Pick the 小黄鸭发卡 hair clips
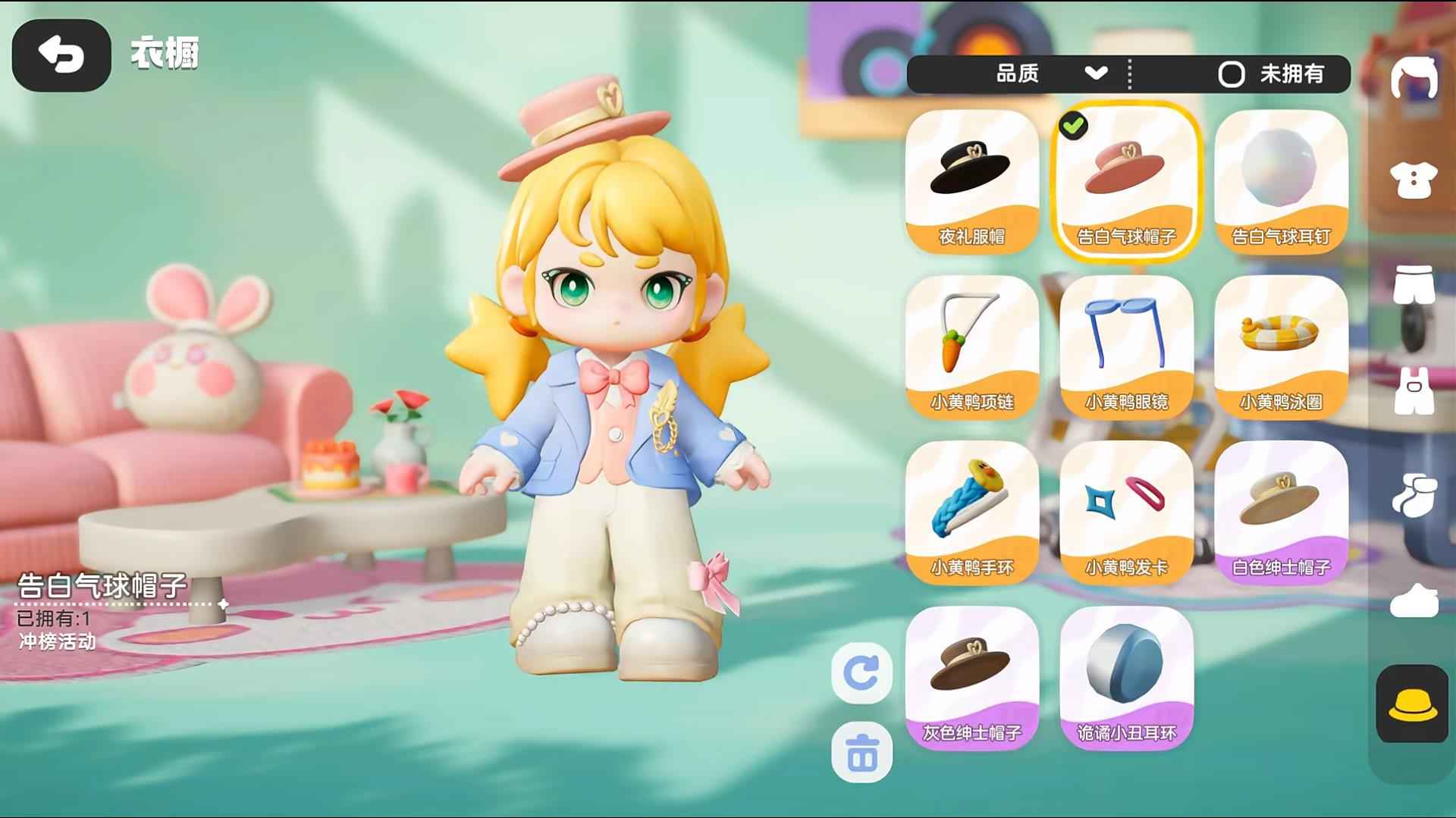 (x=1126, y=511)
